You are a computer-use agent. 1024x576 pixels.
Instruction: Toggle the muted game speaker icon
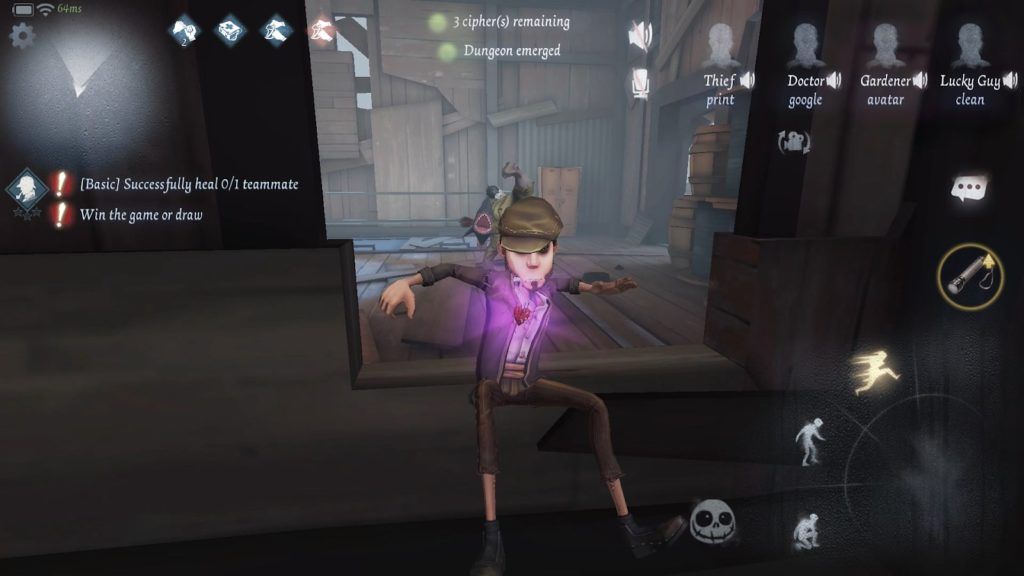[639, 36]
